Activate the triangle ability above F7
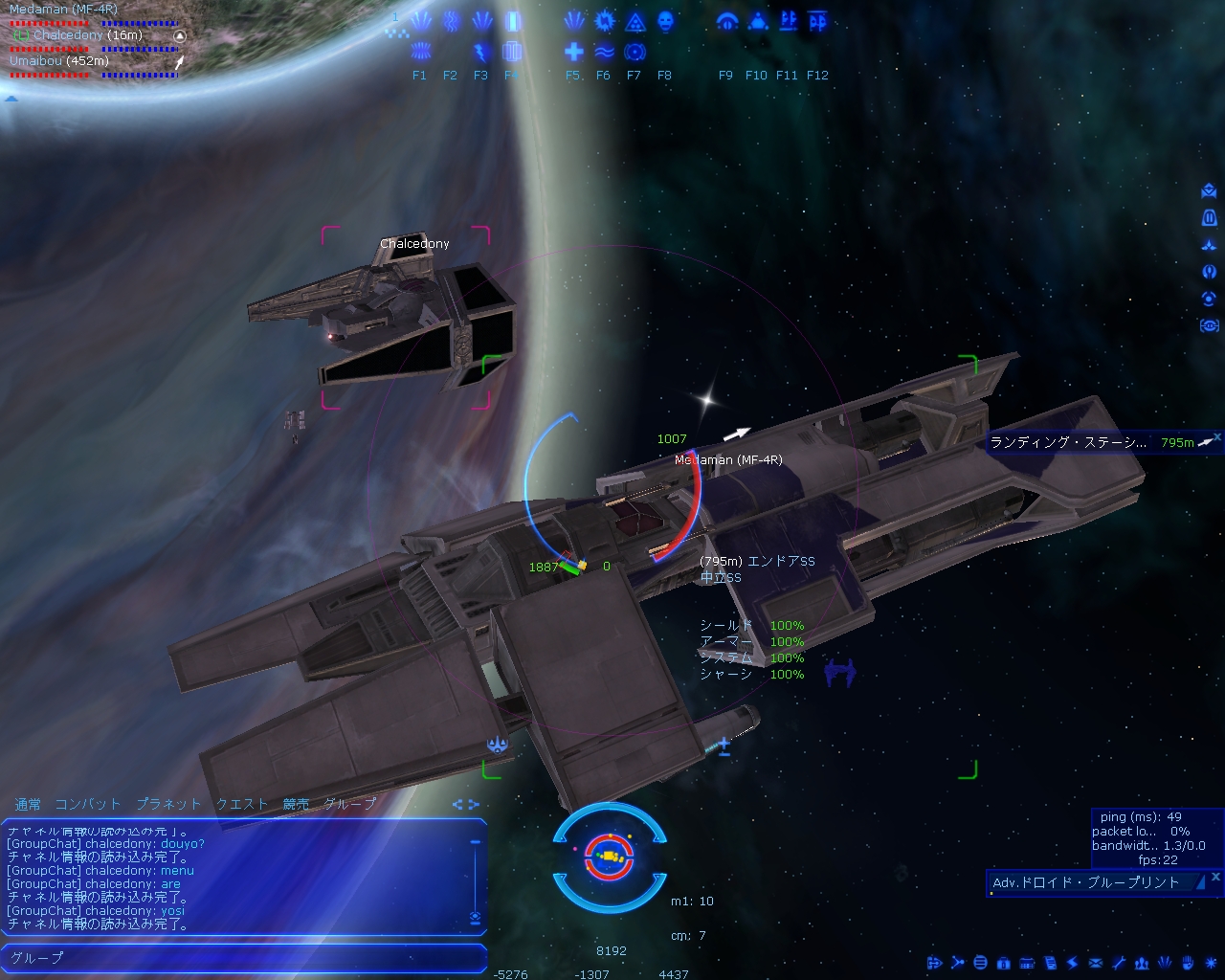 coord(635,21)
